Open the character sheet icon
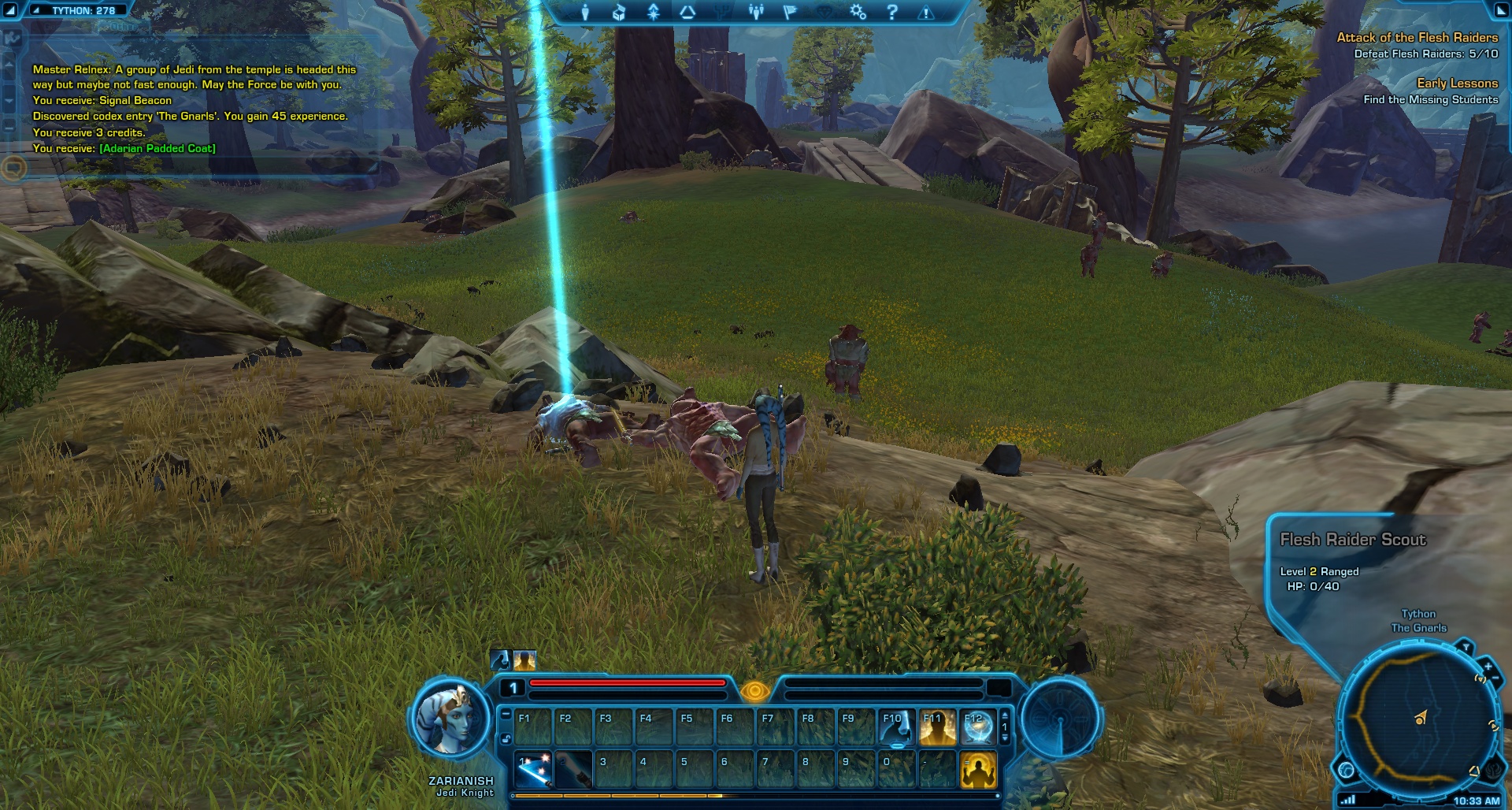The width and height of the screenshot is (1512, 810). coord(585,13)
